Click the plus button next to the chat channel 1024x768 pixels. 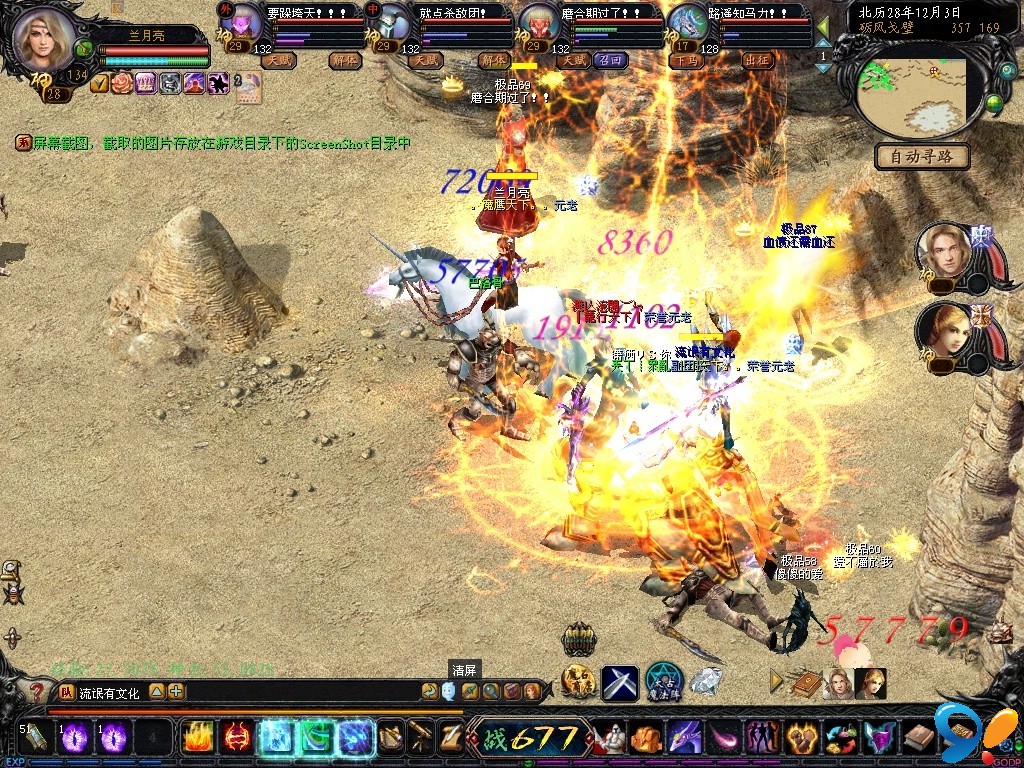[176, 691]
